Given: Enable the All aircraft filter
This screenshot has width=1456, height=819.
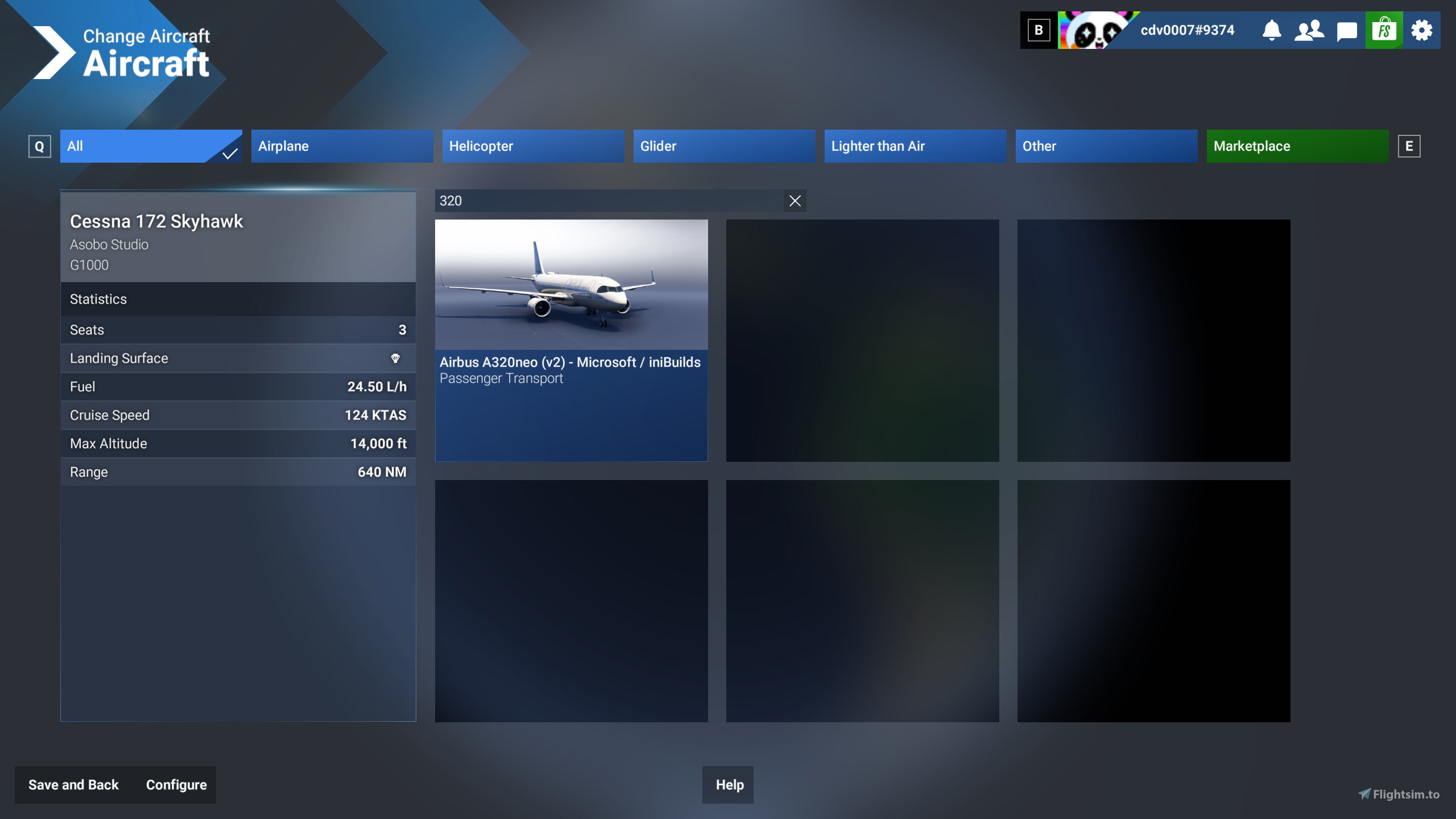Looking at the screenshot, I should click(151, 146).
